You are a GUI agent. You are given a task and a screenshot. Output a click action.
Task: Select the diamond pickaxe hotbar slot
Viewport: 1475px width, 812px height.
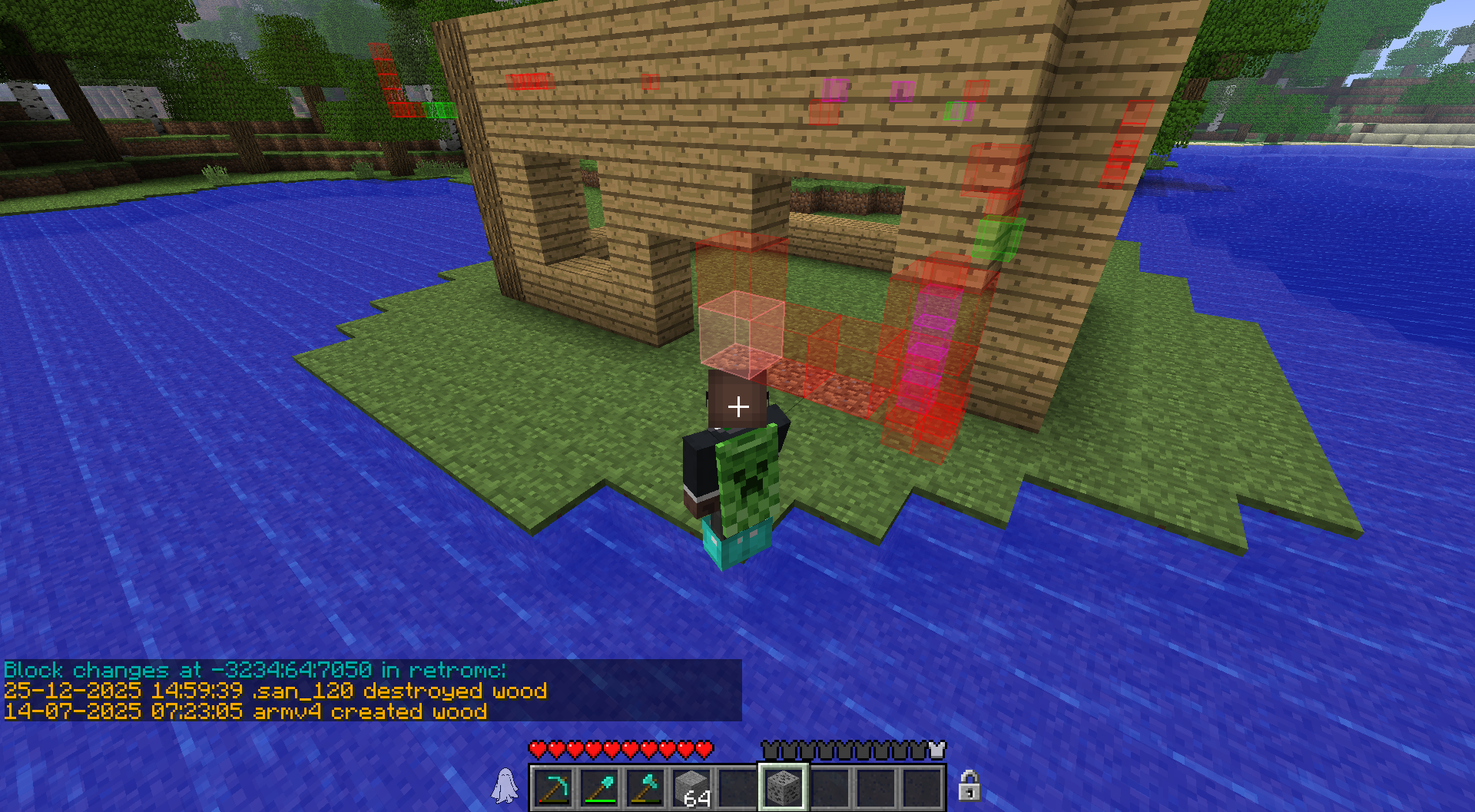(553, 788)
